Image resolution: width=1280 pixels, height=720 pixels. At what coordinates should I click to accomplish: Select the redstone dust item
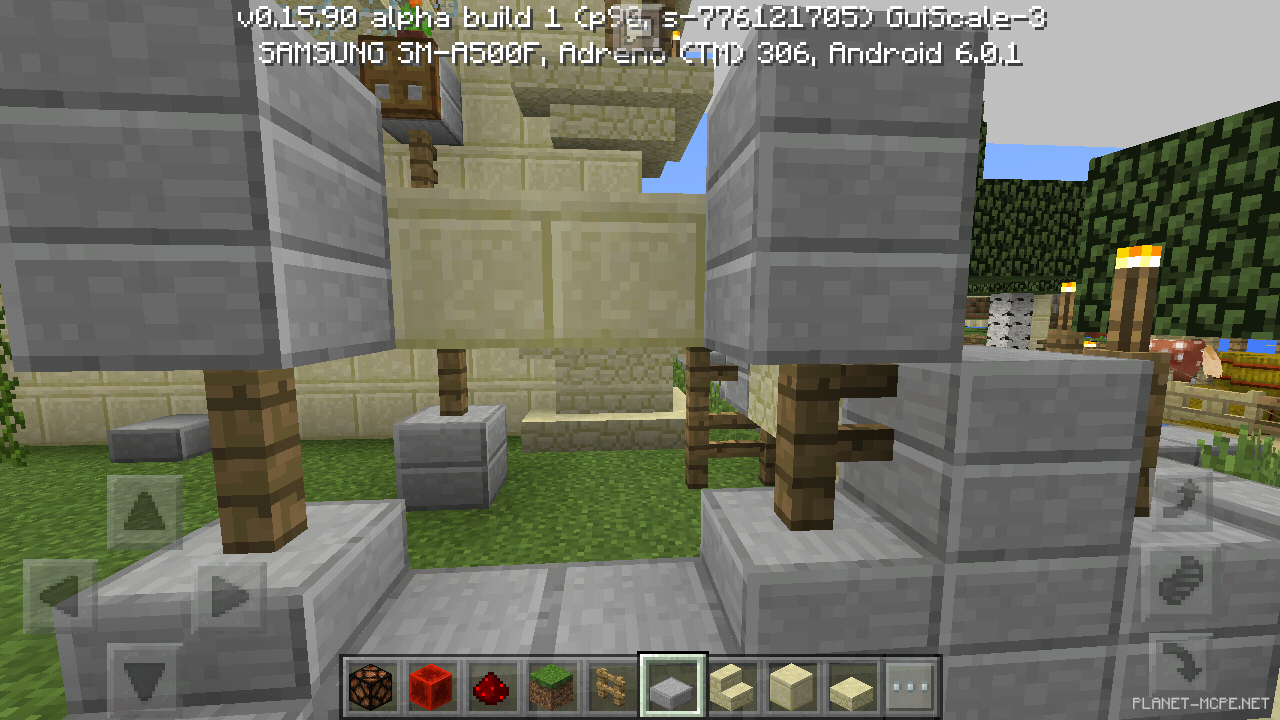(x=491, y=685)
